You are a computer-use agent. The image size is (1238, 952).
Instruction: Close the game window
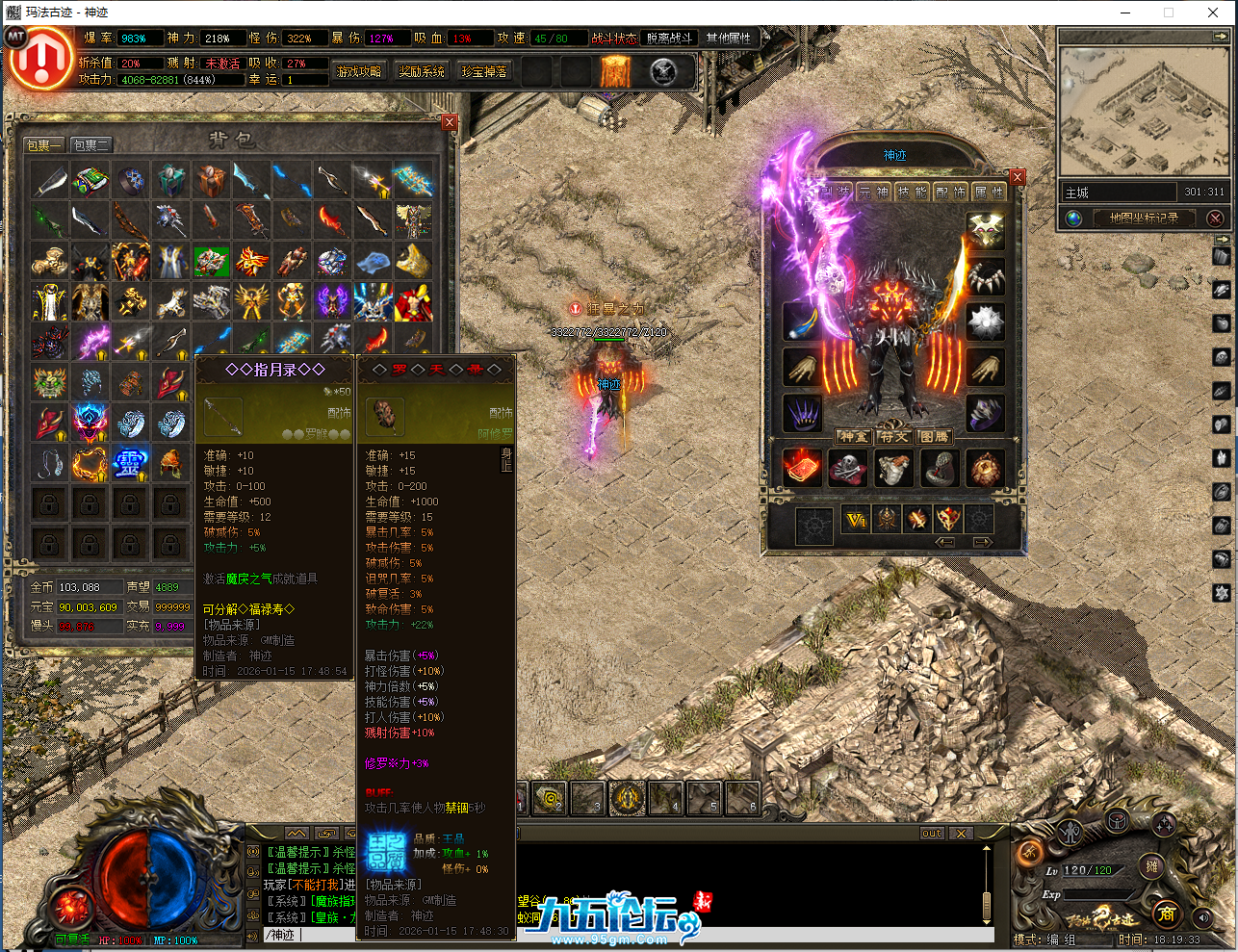coord(1213,13)
